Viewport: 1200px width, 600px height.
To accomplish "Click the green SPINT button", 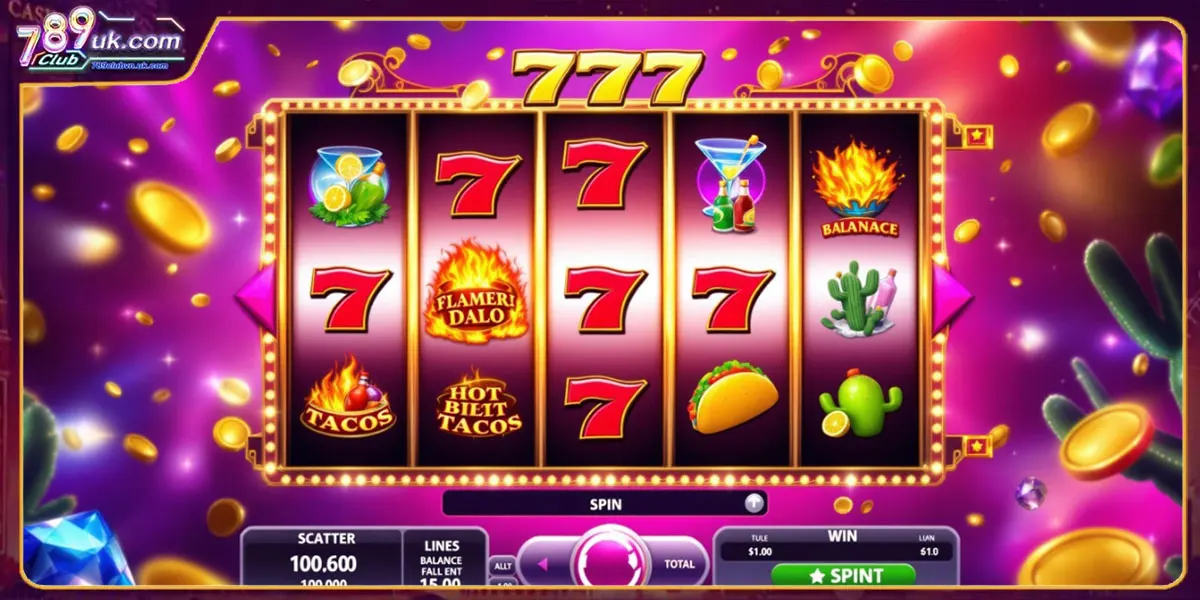I will pos(843,575).
